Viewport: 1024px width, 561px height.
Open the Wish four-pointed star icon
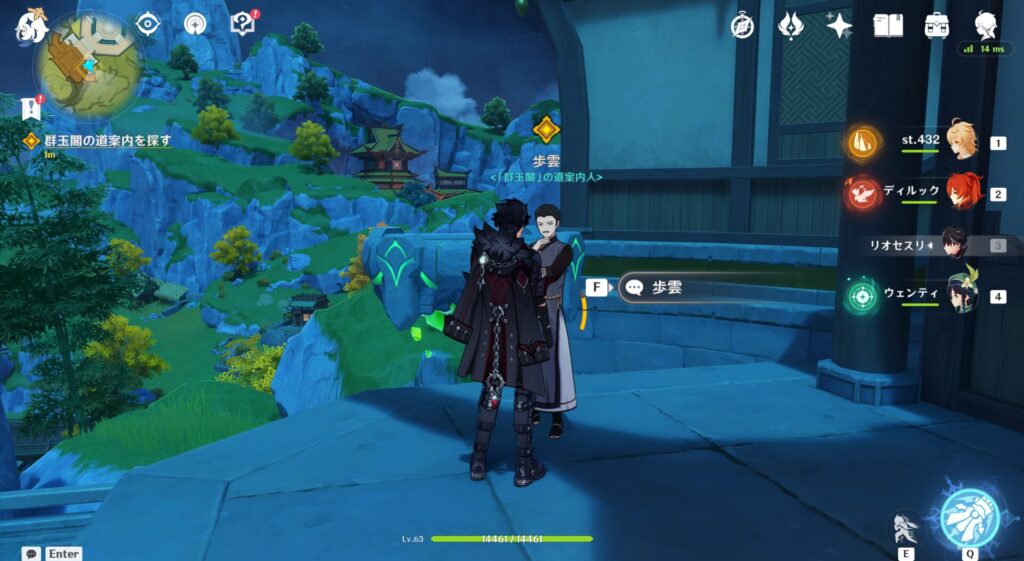[839, 26]
